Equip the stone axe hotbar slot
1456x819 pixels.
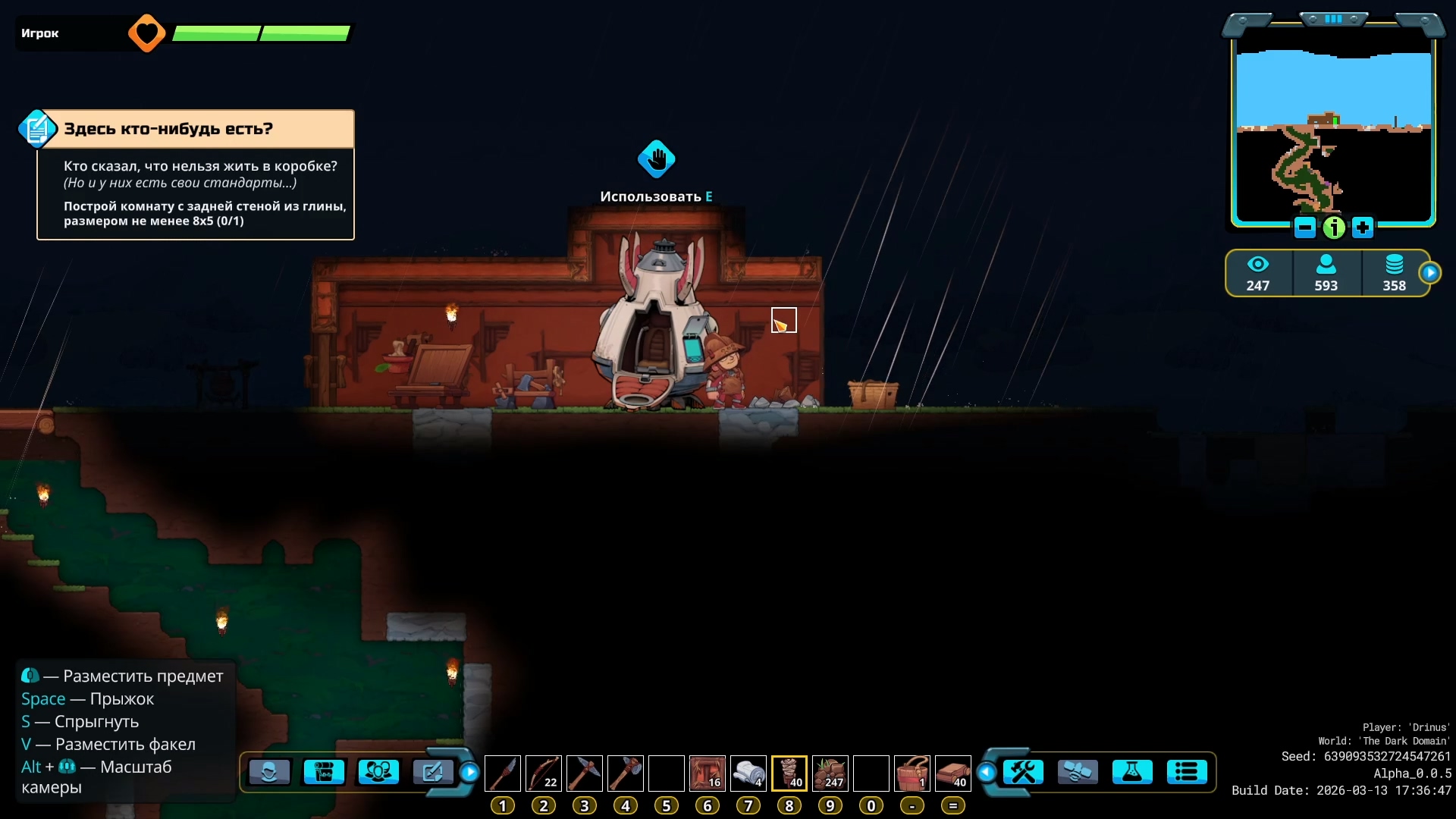pos(625,773)
